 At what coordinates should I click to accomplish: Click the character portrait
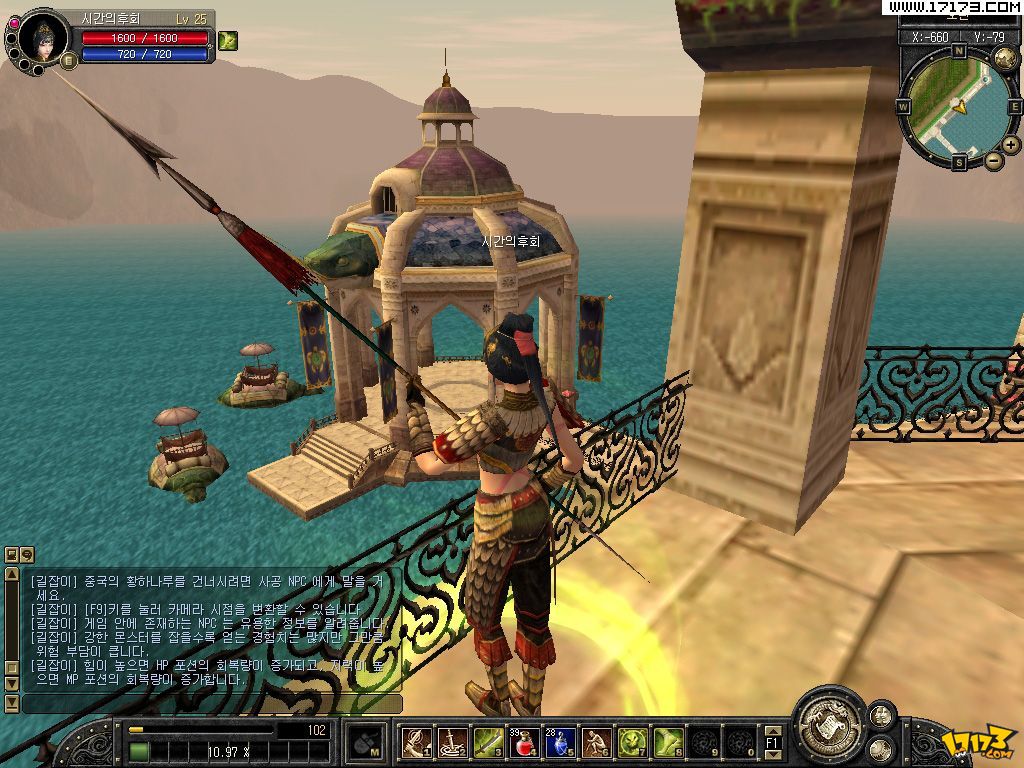pyautogui.click(x=43, y=37)
